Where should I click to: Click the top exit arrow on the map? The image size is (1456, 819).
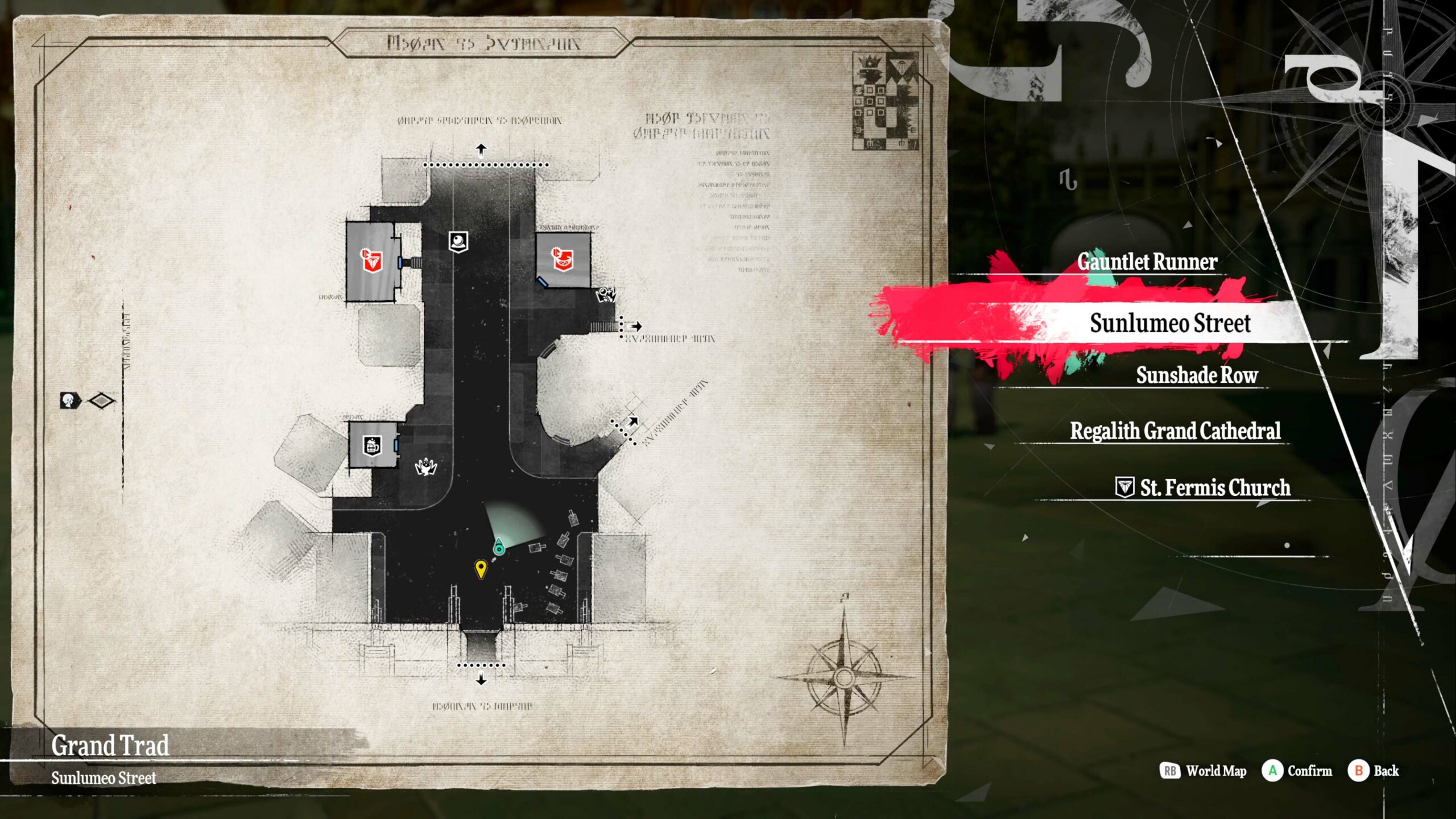481,150
